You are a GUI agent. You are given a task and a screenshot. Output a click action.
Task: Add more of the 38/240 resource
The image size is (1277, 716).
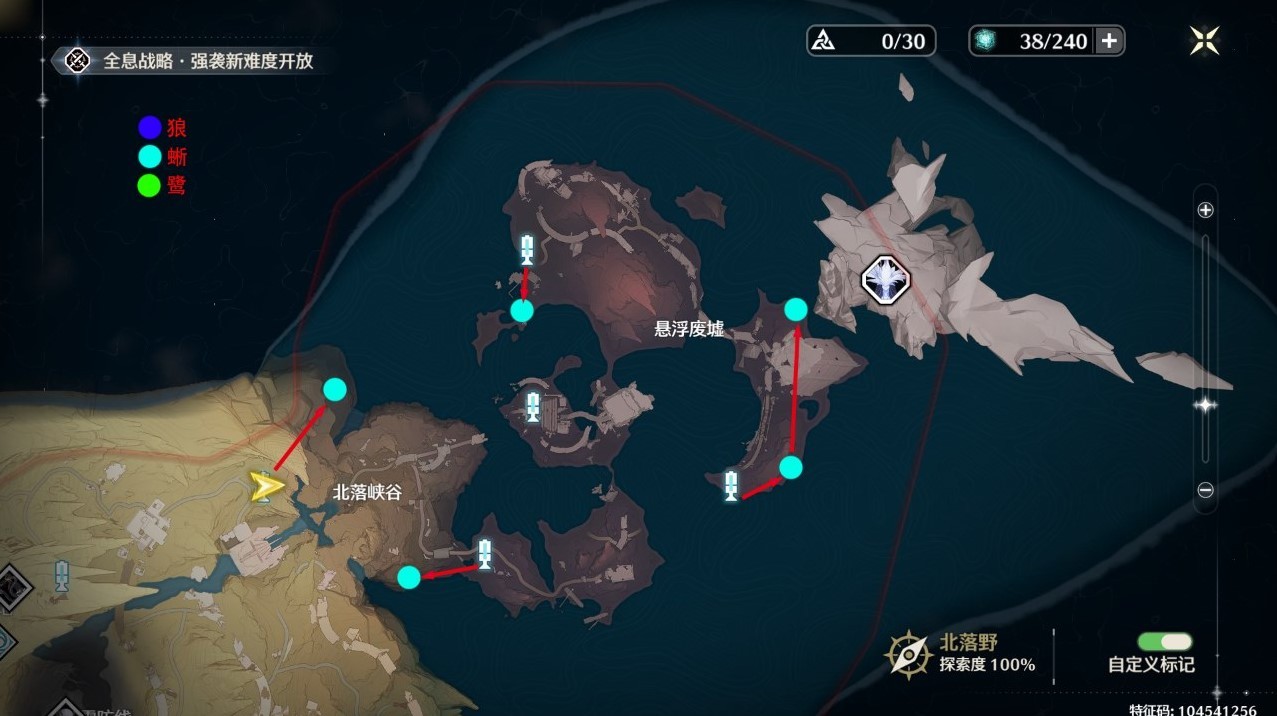pyautogui.click(x=1109, y=41)
